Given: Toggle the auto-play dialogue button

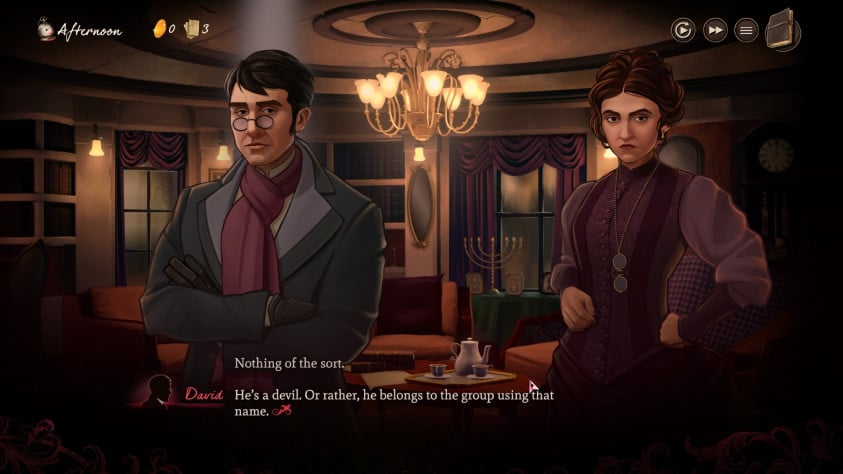Looking at the screenshot, I should 683,30.
